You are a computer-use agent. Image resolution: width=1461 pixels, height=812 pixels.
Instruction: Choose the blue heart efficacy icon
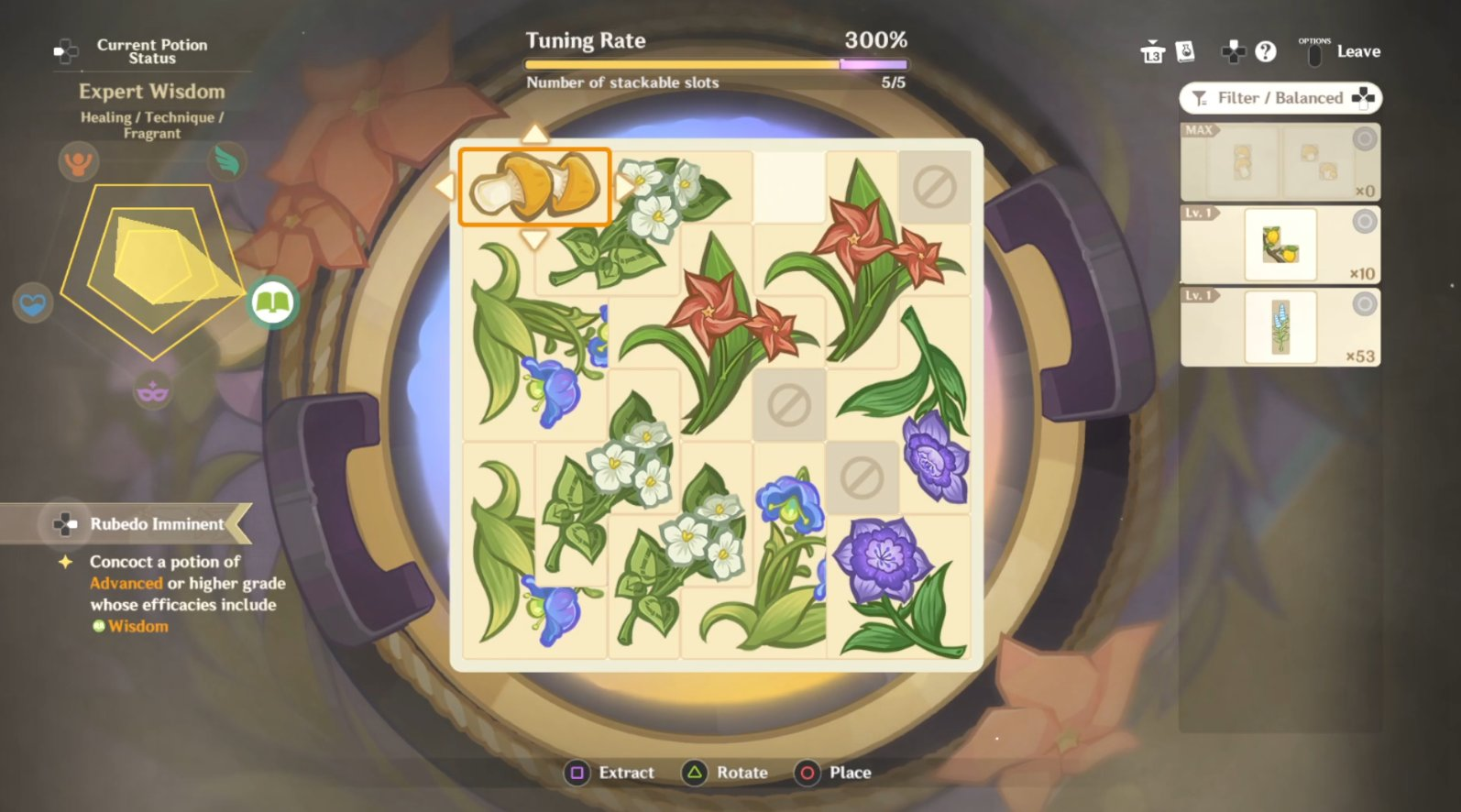pyautogui.click(x=32, y=303)
